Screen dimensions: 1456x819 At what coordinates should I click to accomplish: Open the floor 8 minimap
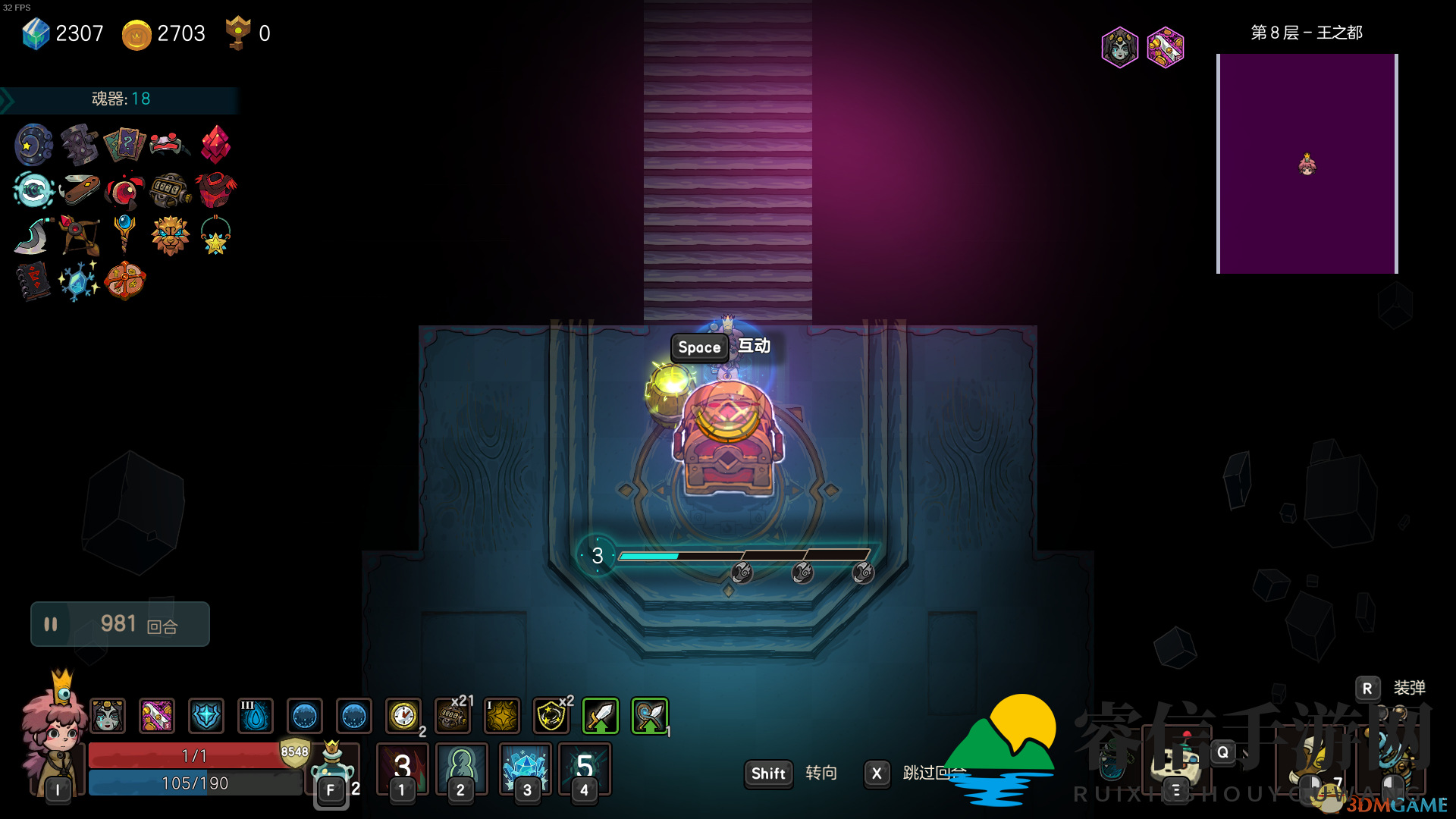pyautogui.click(x=1307, y=163)
